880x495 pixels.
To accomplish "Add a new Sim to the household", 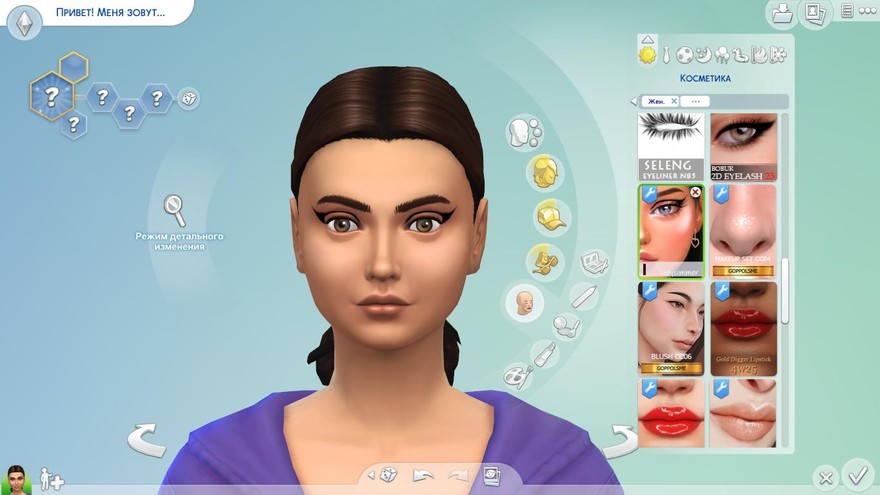I will [51, 480].
